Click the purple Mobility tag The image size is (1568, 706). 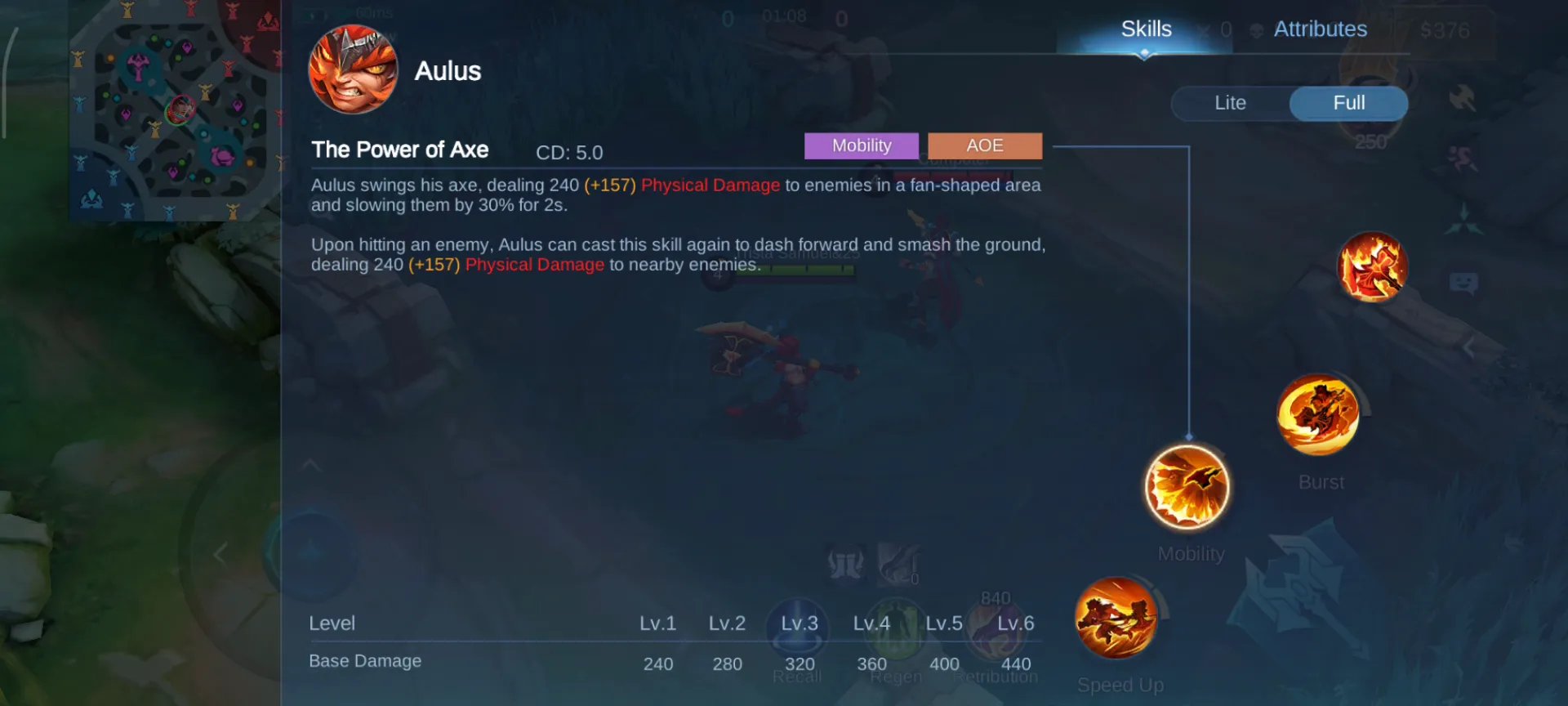pos(862,145)
